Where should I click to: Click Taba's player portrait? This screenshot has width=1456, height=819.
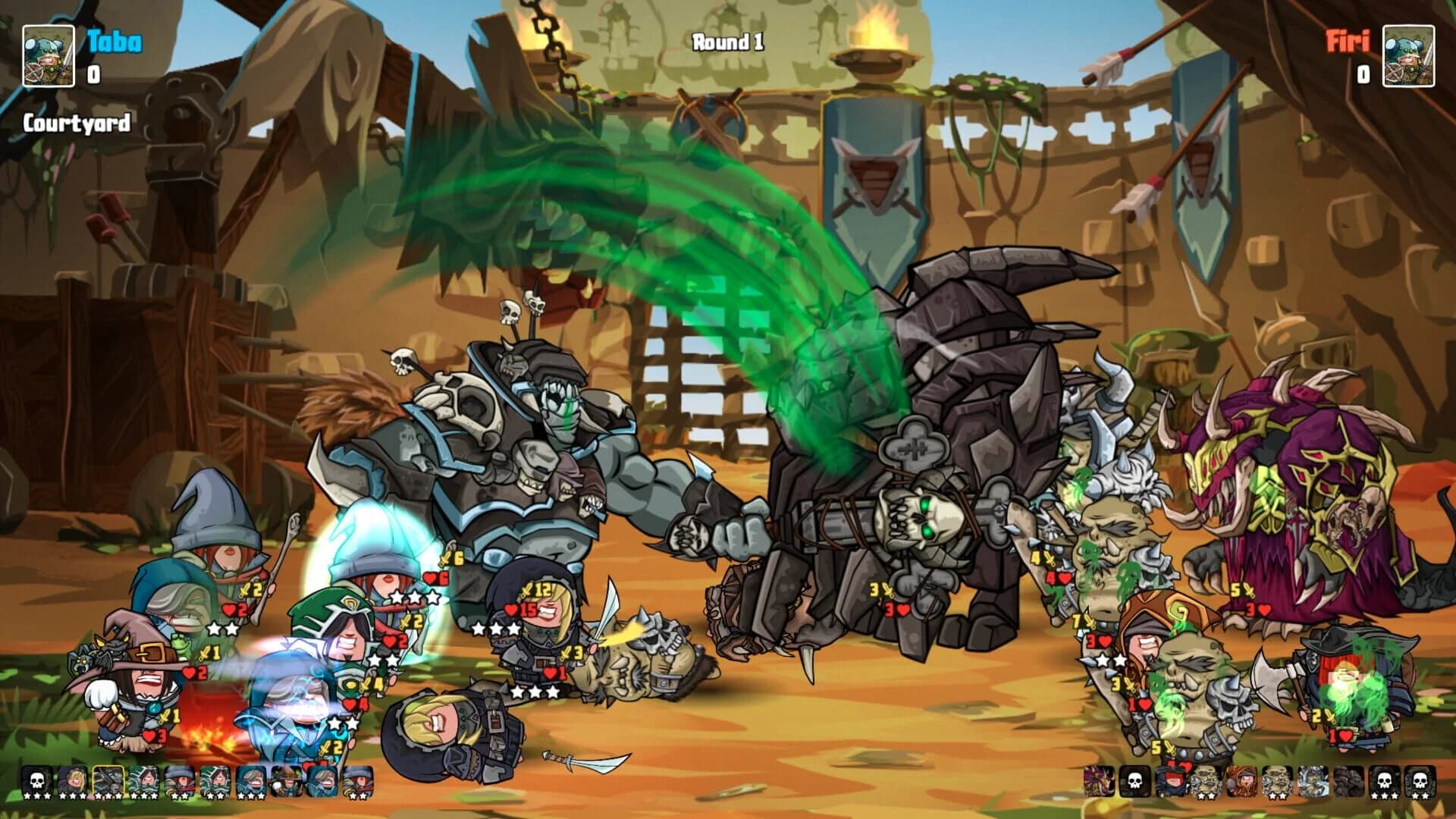(48, 55)
